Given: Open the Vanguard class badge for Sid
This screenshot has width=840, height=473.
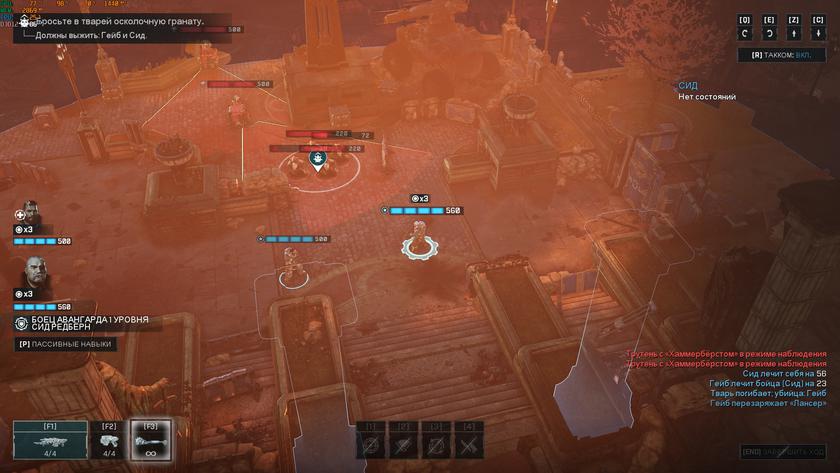Looking at the screenshot, I should pyautogui.click(x=22, y=323).
